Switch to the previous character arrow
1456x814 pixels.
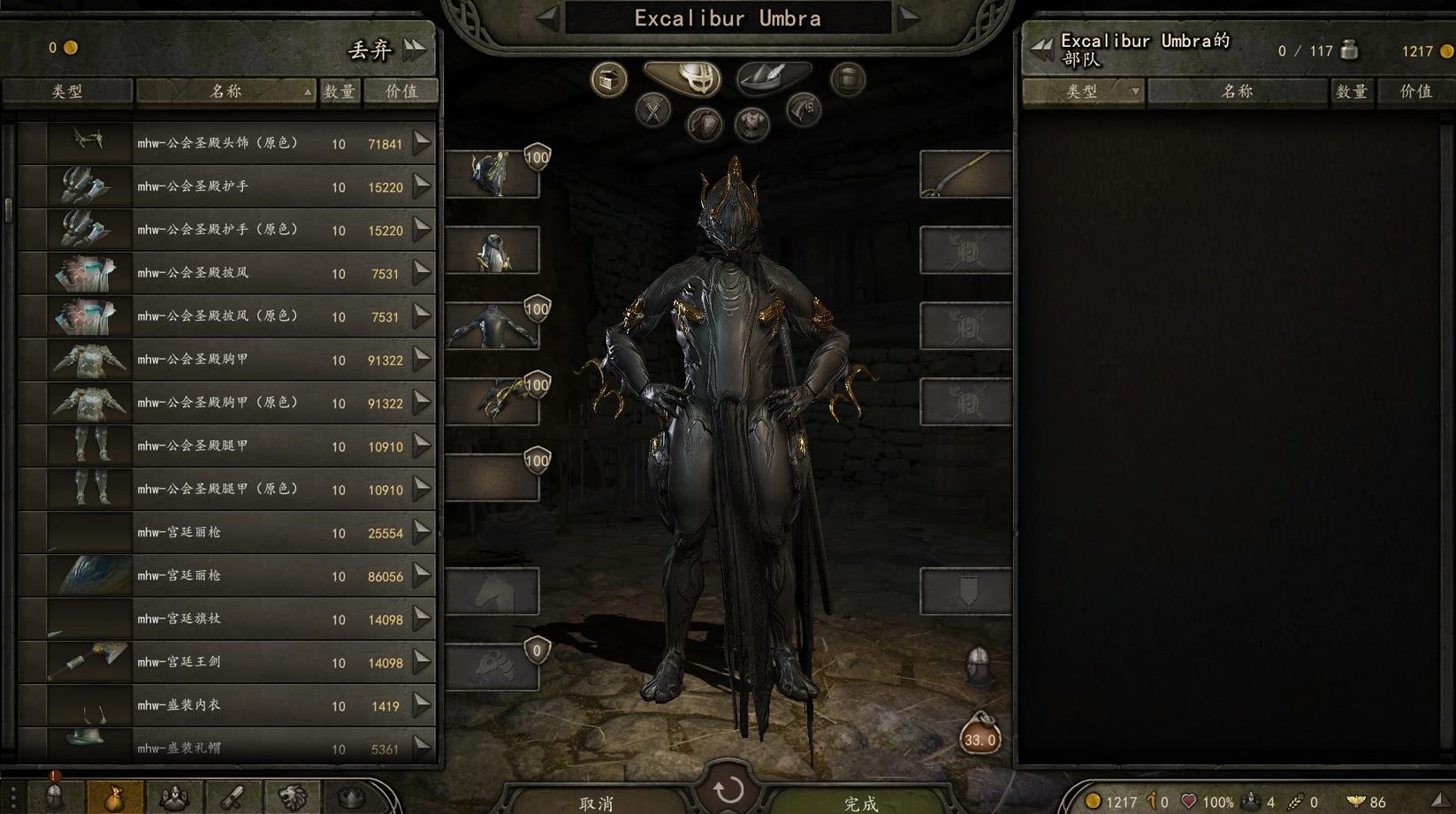click(547, 17)
